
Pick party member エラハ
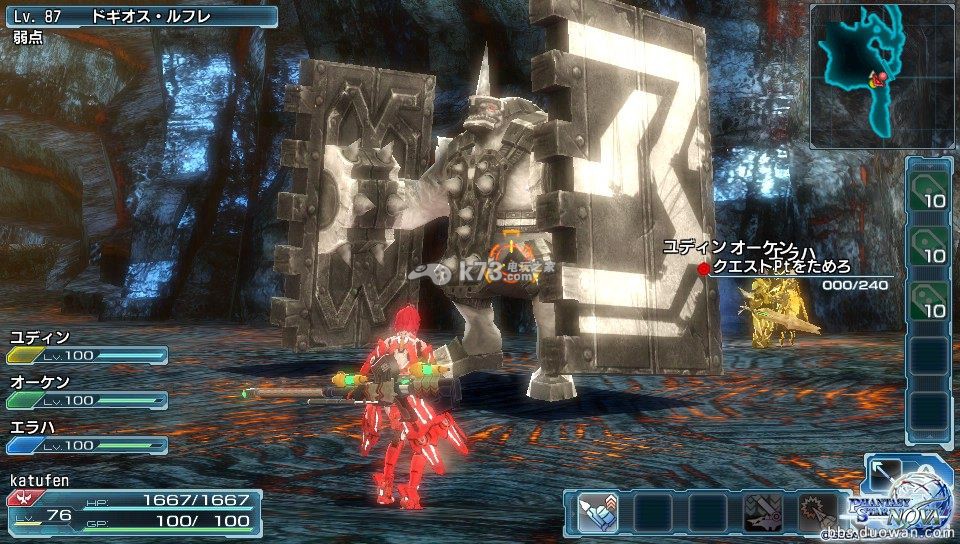coord(85,436)
